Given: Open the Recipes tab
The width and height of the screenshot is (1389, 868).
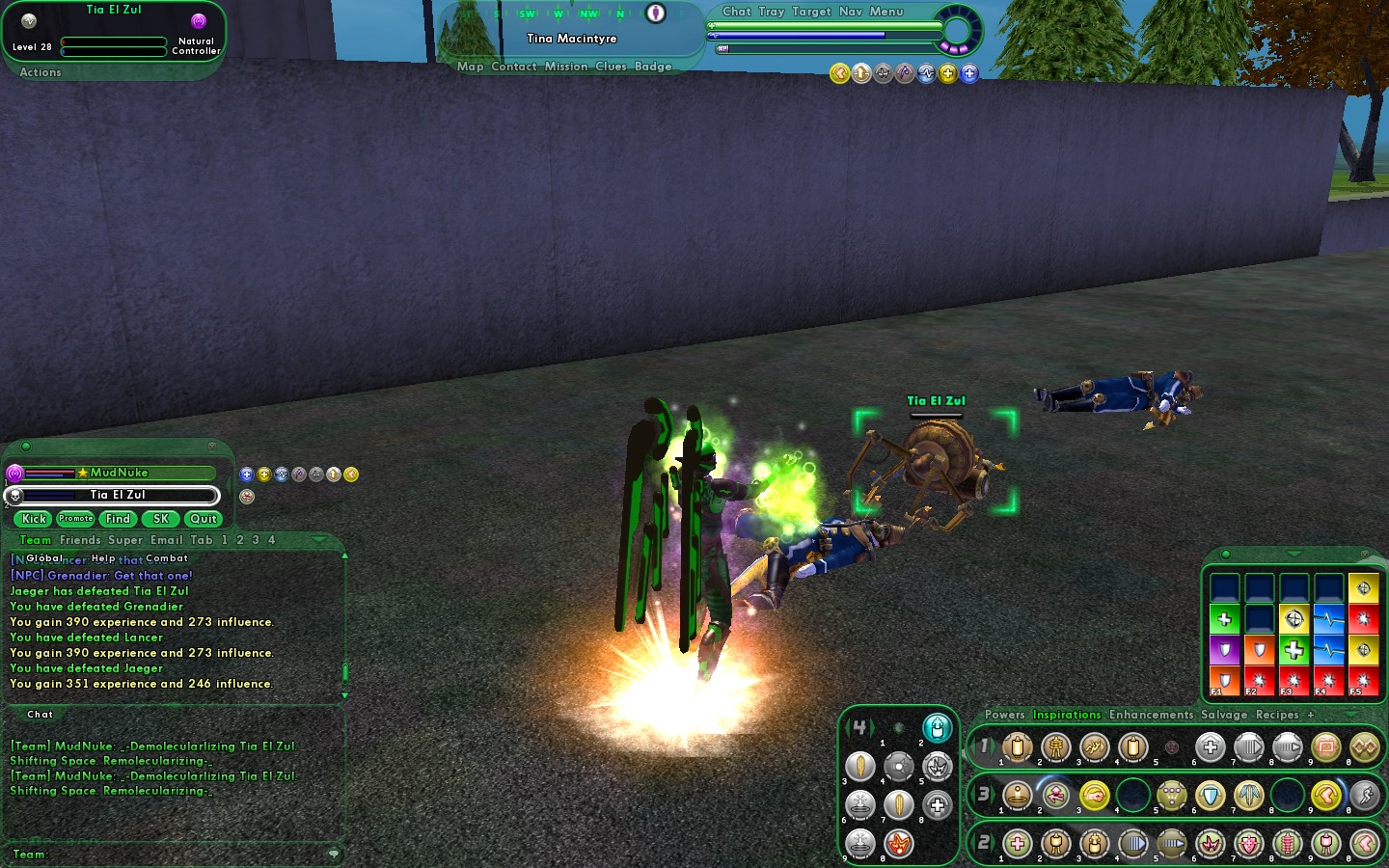Looking at the screenshot, I should [x=1277, y=715].
